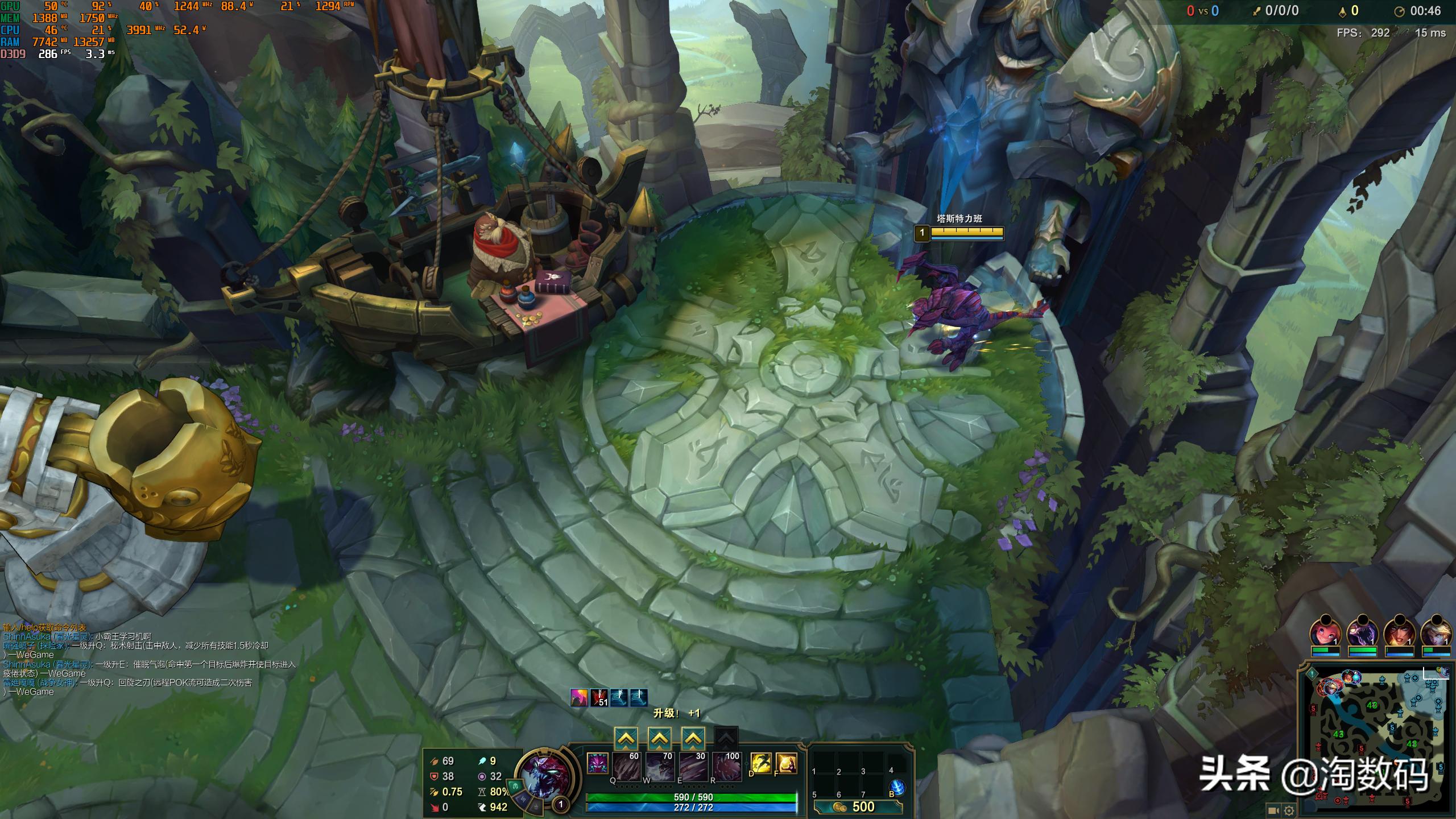1456x819 pixels.
Task: Open minimap options gear button
Action: pos(1289,810)
